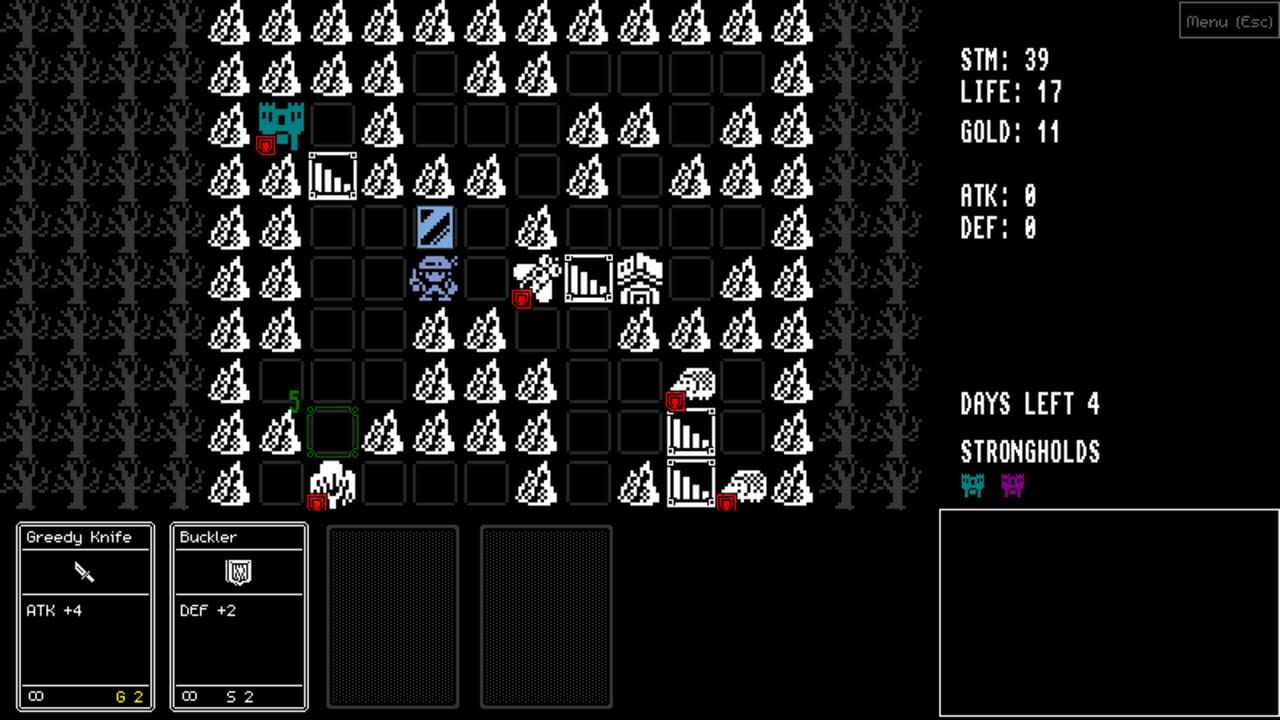Click the crate tile left of the stronghold
1280x720 pixels.
[x=332, y=174]
